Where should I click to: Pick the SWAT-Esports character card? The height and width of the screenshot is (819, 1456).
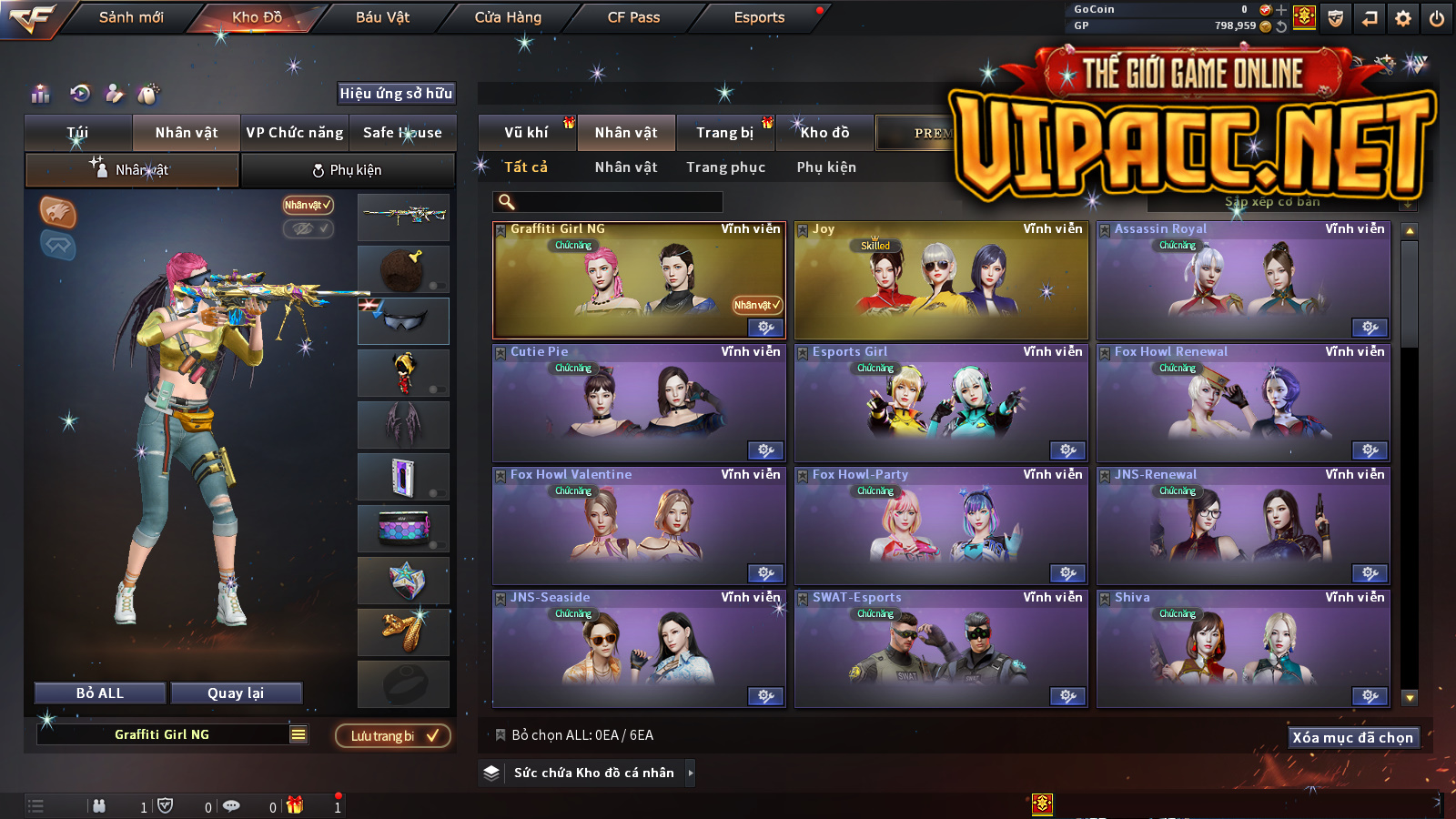(x=941, y=650)
